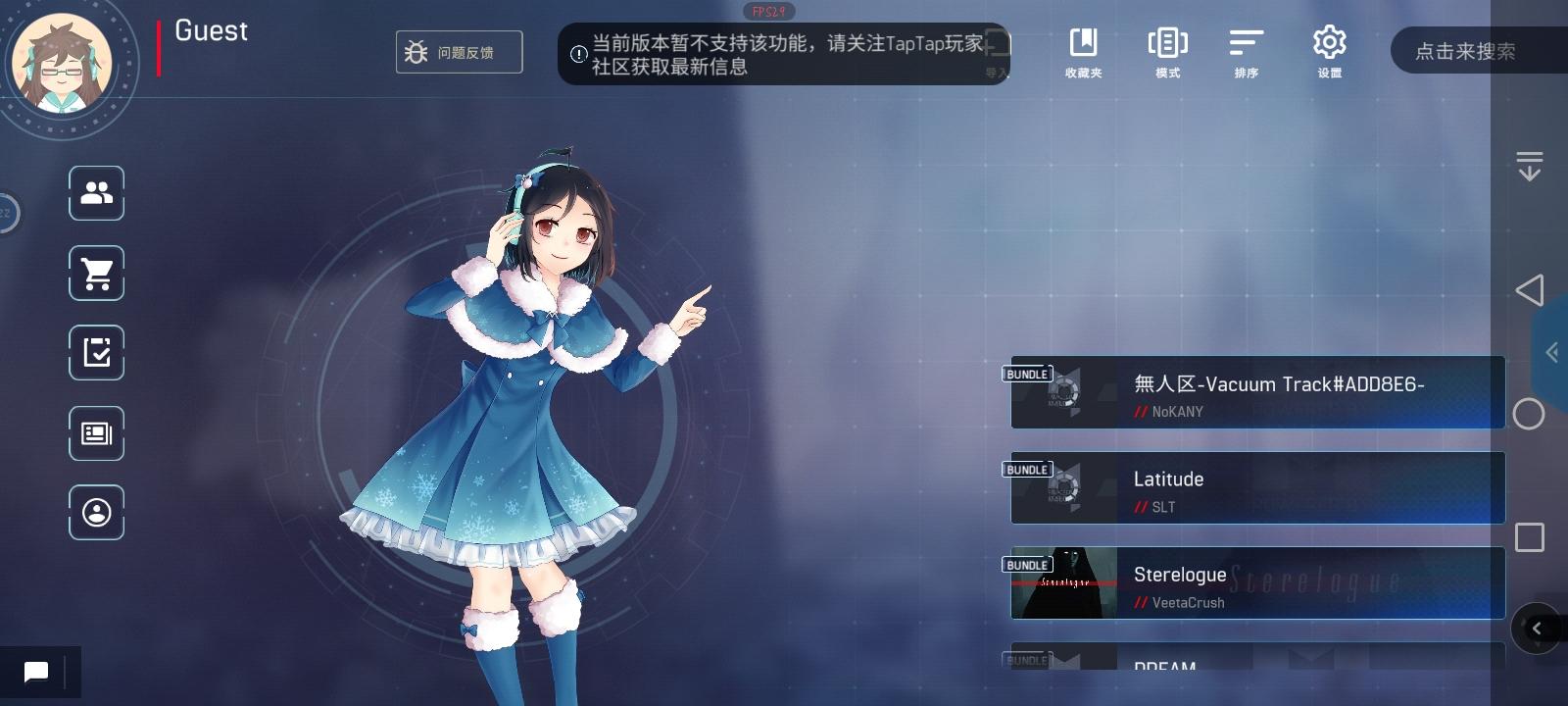Open the 收藏夹 favorites panel
The height and width of the screenshot is (706, 1568).
tap(1084, 51)
